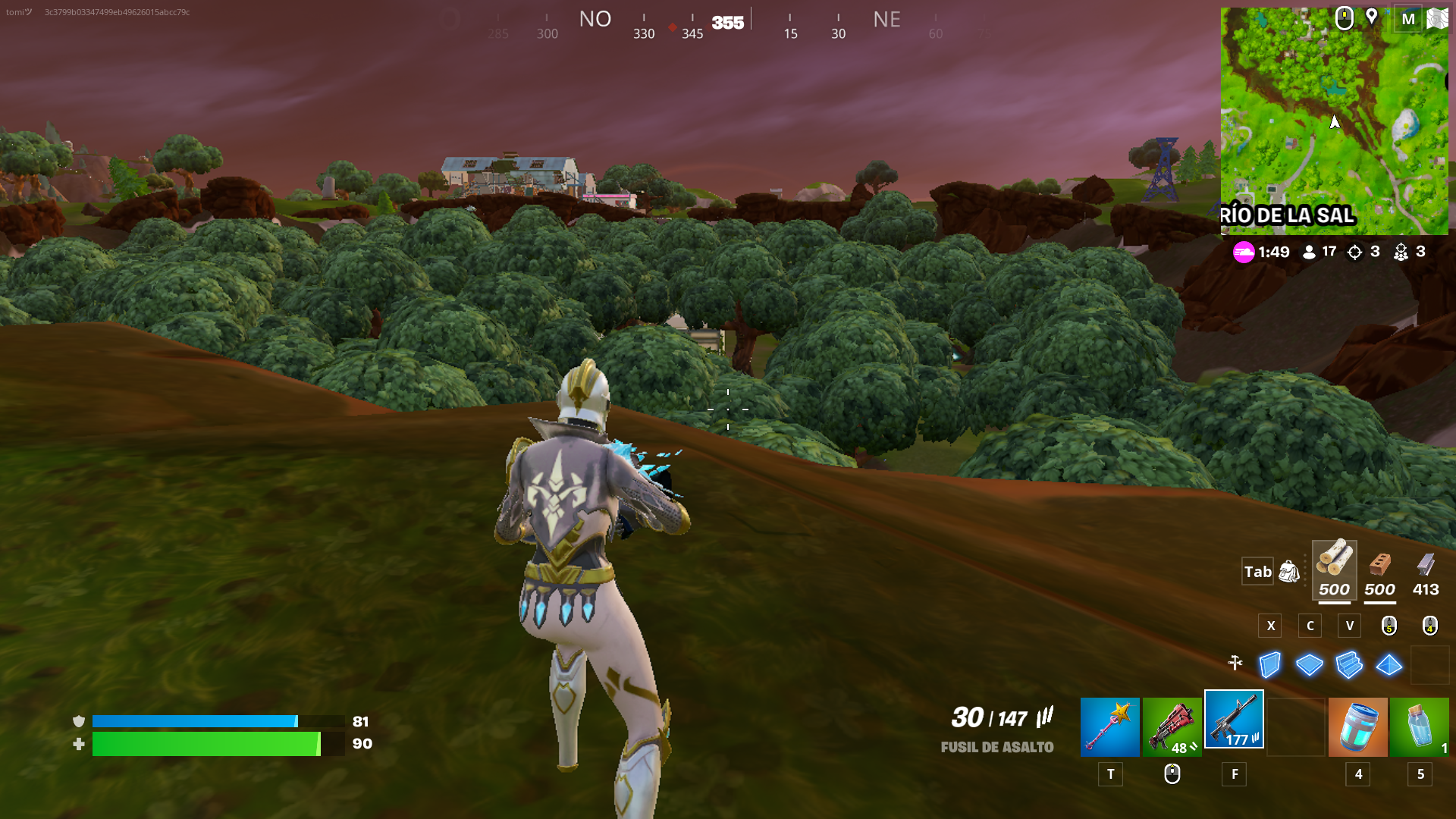
Task: Select wood as building material
Action: tap(1334, 570)
